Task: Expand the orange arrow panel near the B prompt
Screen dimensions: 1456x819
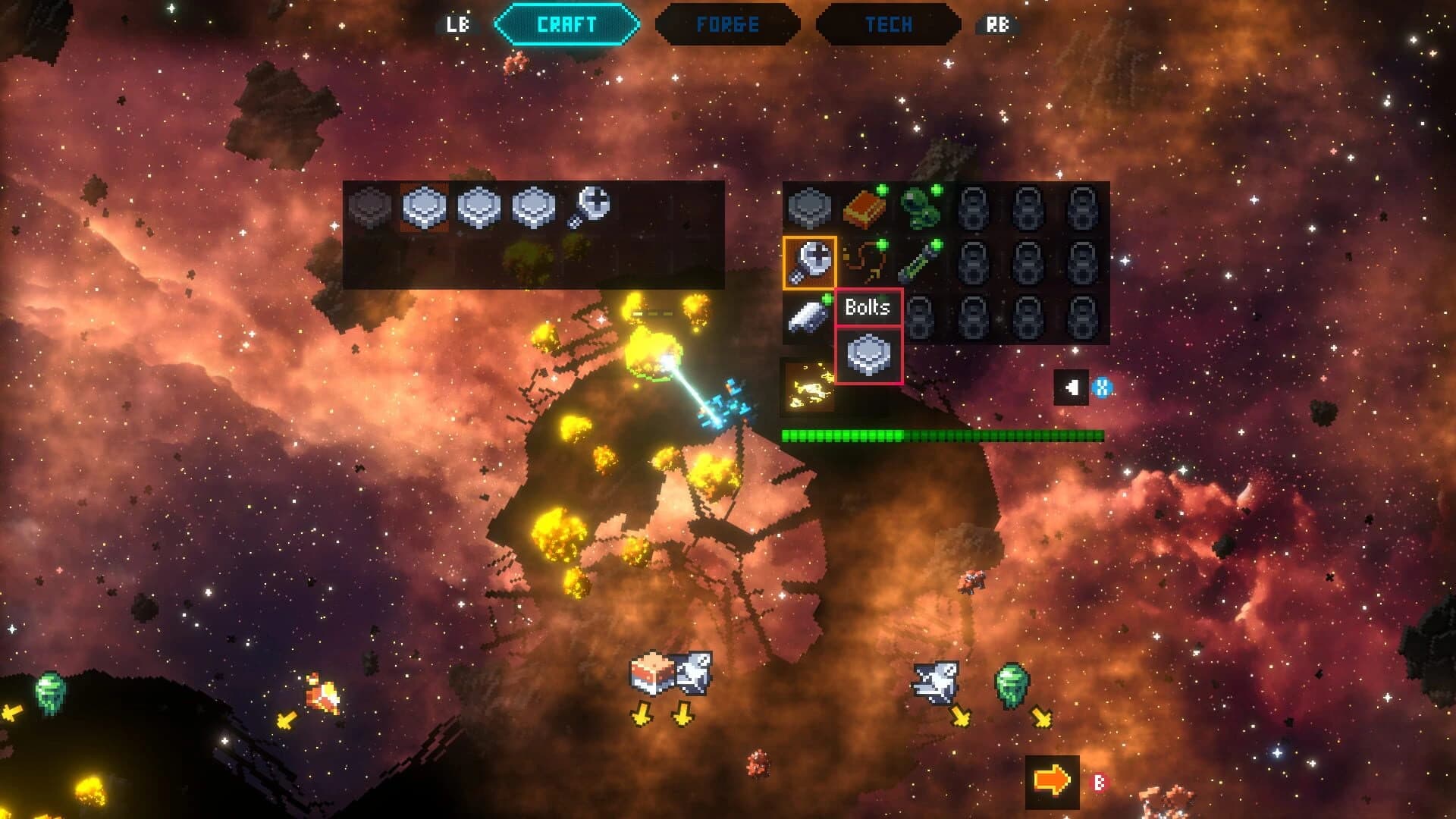Action: pos(1052,780)
